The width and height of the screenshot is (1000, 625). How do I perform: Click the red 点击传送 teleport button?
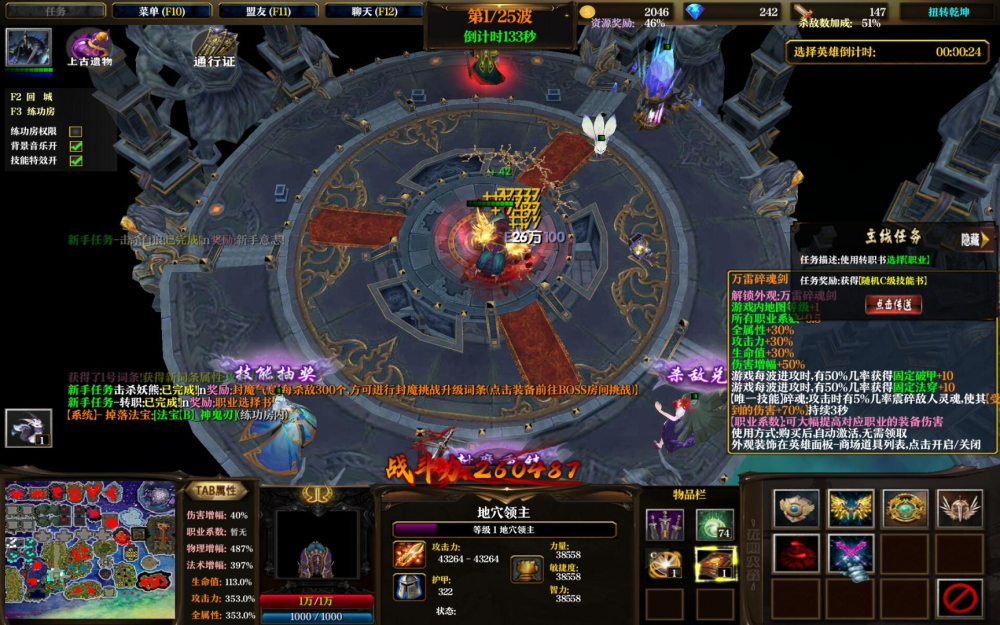click(893, 305)
